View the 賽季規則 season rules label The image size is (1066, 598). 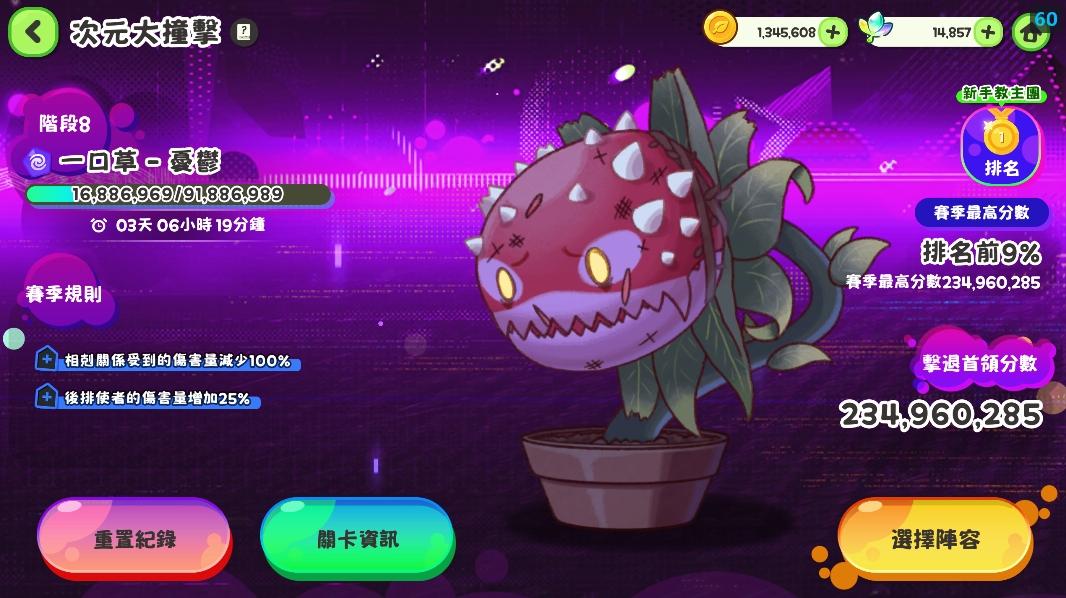pos(64,294)
